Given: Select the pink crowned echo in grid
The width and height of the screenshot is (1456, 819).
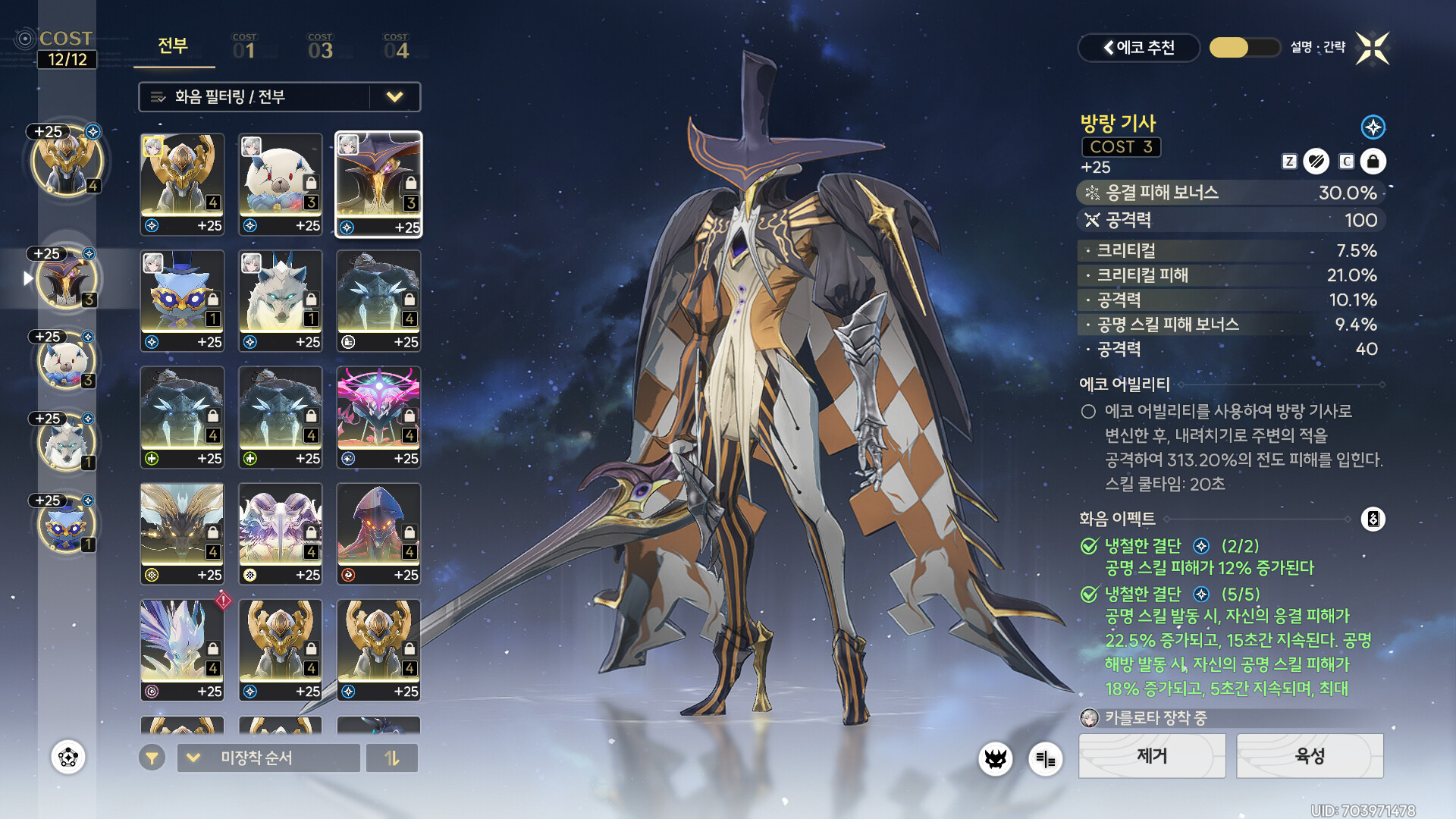Looking at the screenshot, I should tap(378, 416).
